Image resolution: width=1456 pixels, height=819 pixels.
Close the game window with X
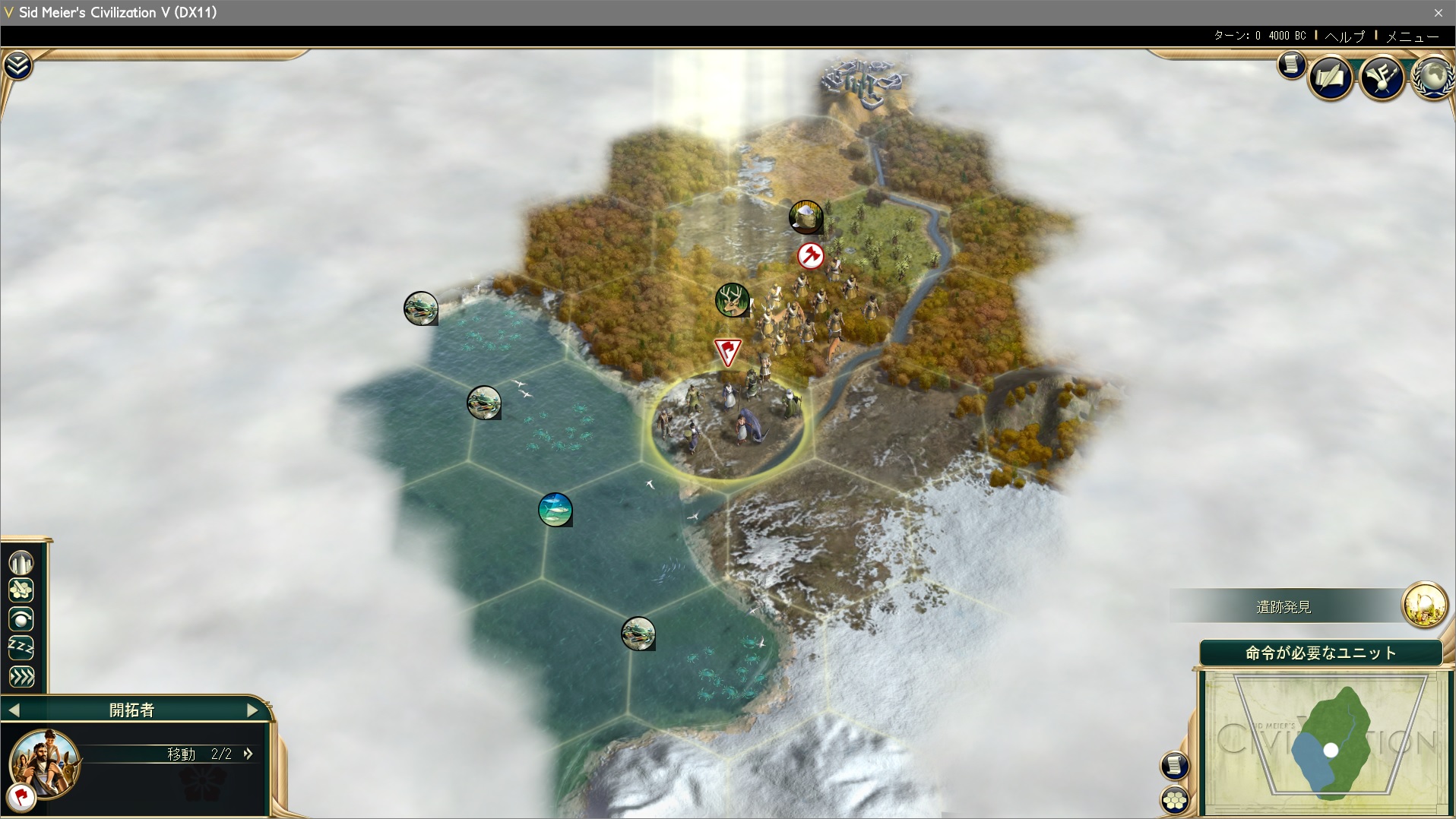[x=1438, y=13]
